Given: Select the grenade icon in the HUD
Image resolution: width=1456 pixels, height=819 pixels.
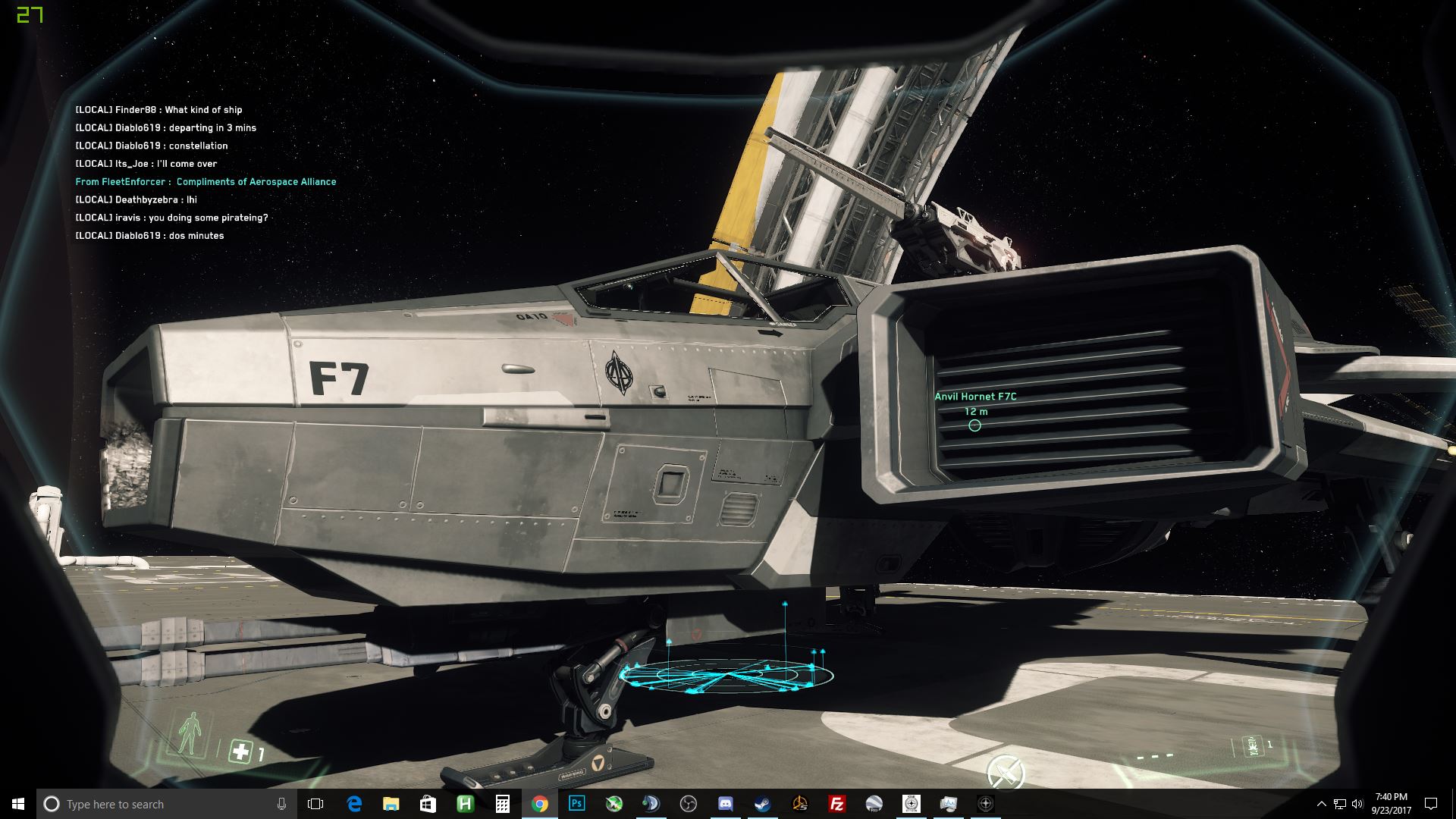Looking at the screenshot, I should coord(1252,746).
